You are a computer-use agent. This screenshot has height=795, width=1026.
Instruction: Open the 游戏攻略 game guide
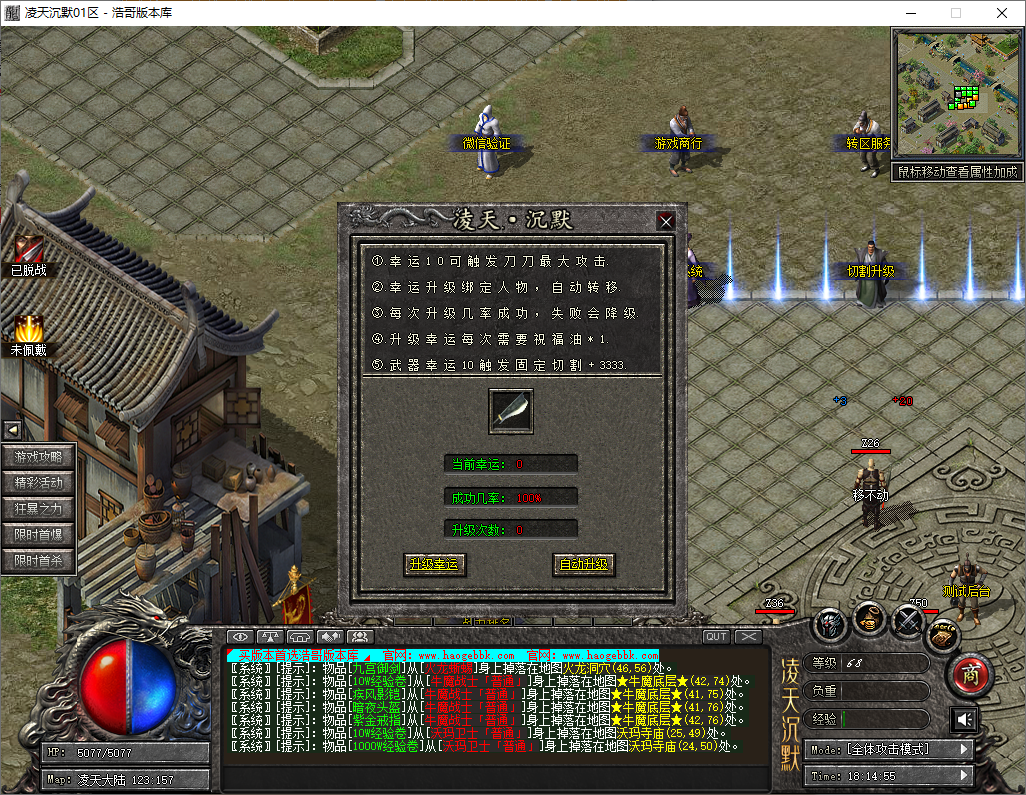pos(39,457)
